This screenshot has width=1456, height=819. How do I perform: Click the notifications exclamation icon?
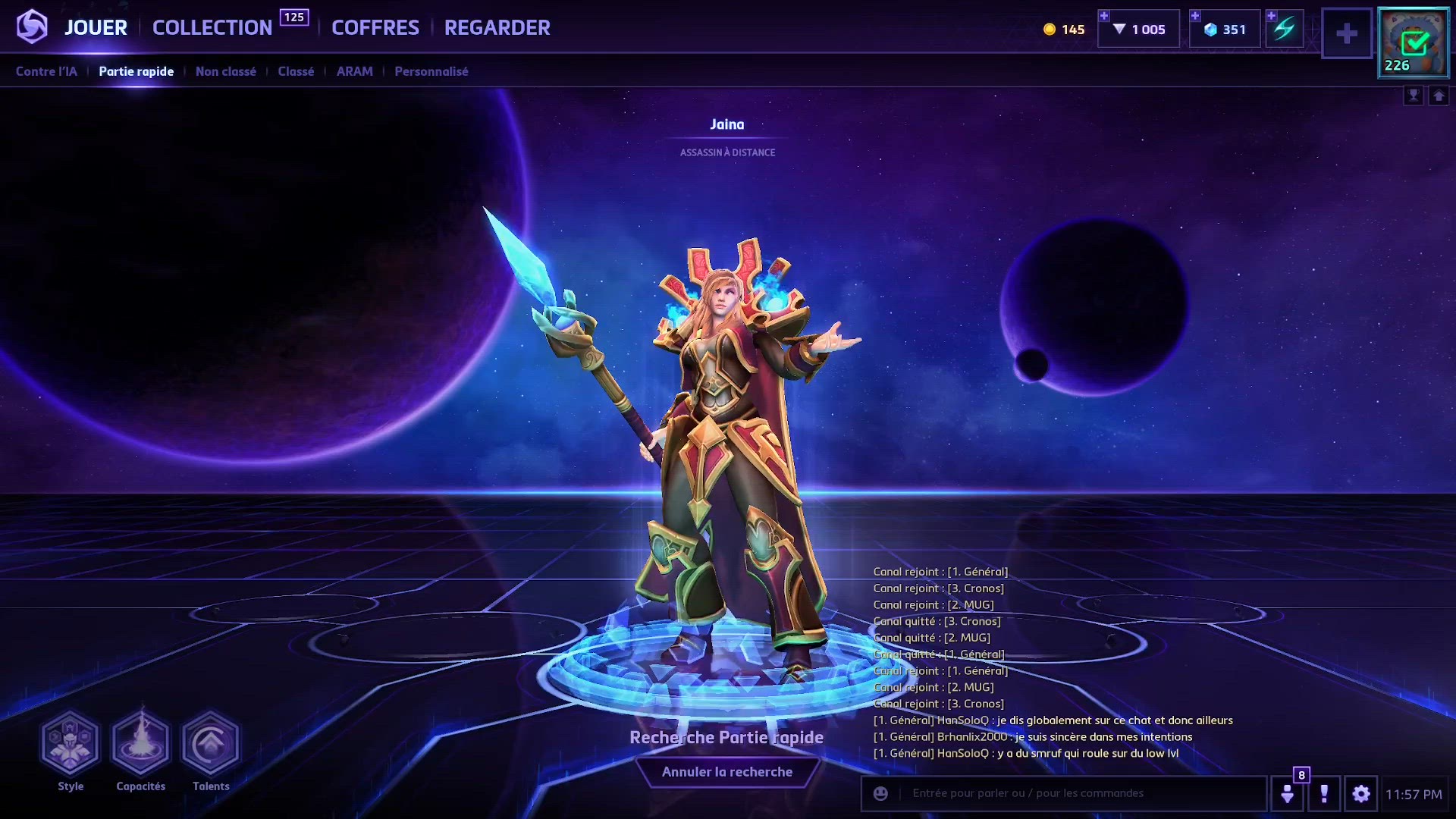coord(1325,793)
